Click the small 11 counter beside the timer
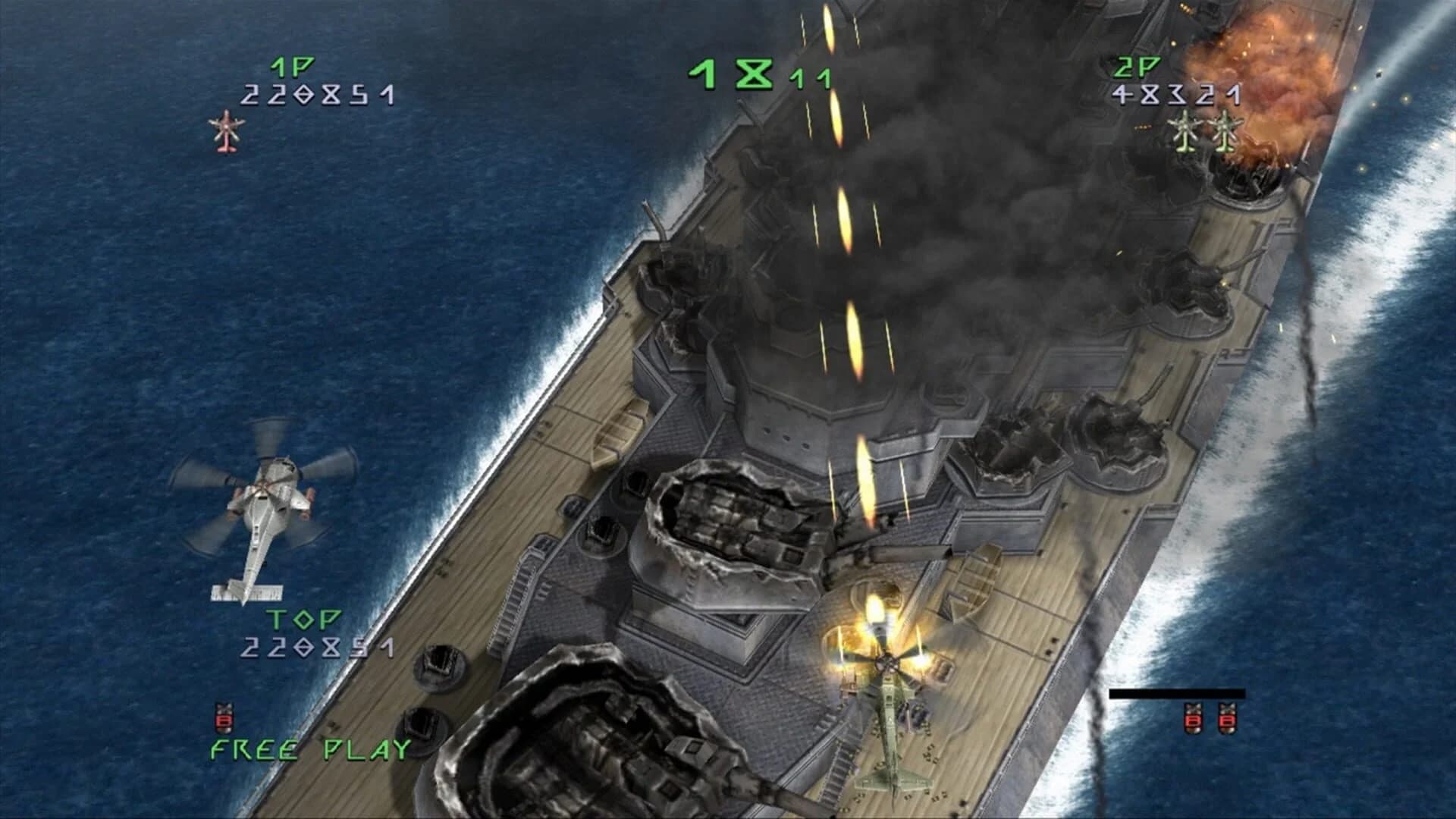Screen dimensions: 1456x819 click(808, 80)
